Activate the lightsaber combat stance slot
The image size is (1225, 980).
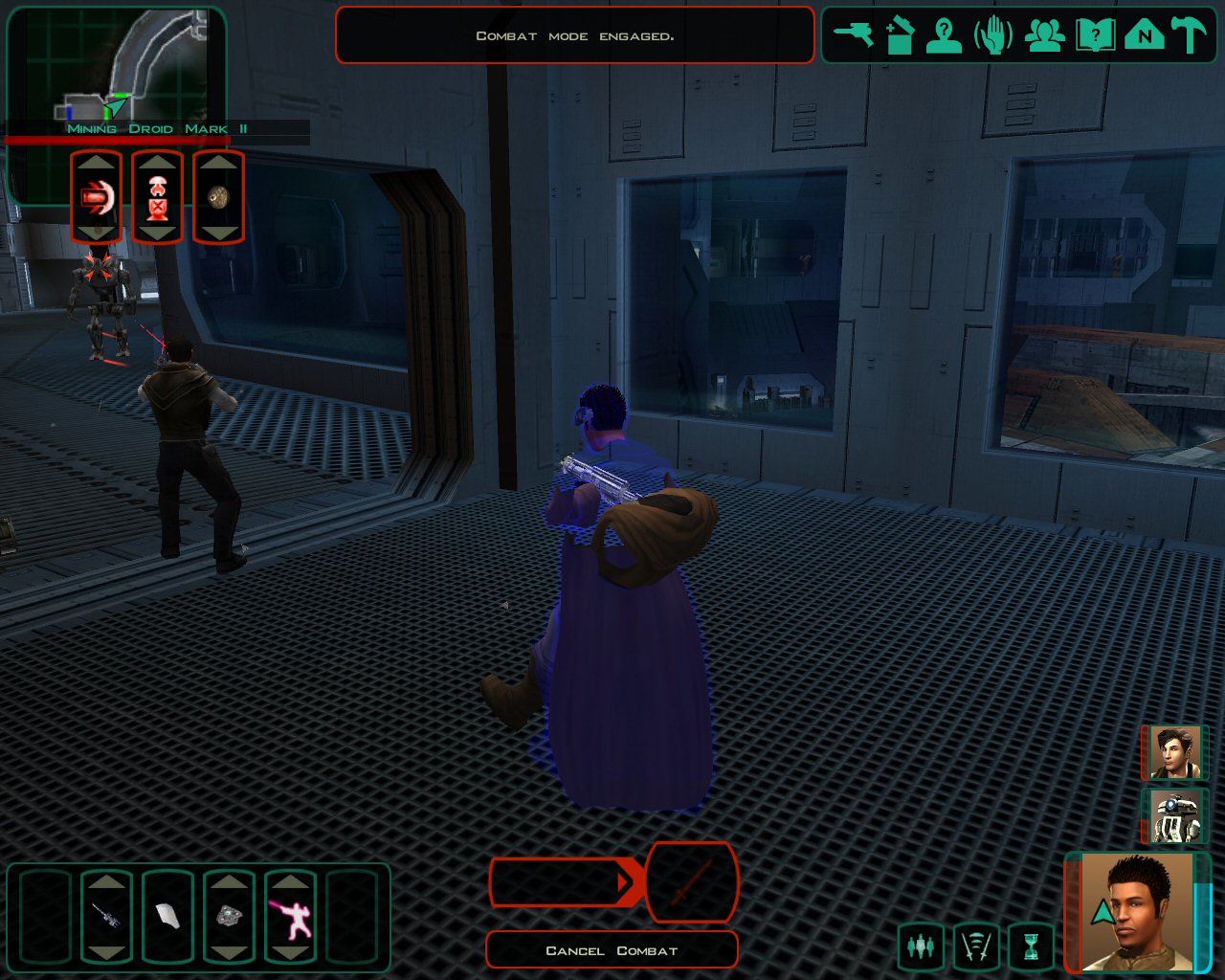coord(290,917)
